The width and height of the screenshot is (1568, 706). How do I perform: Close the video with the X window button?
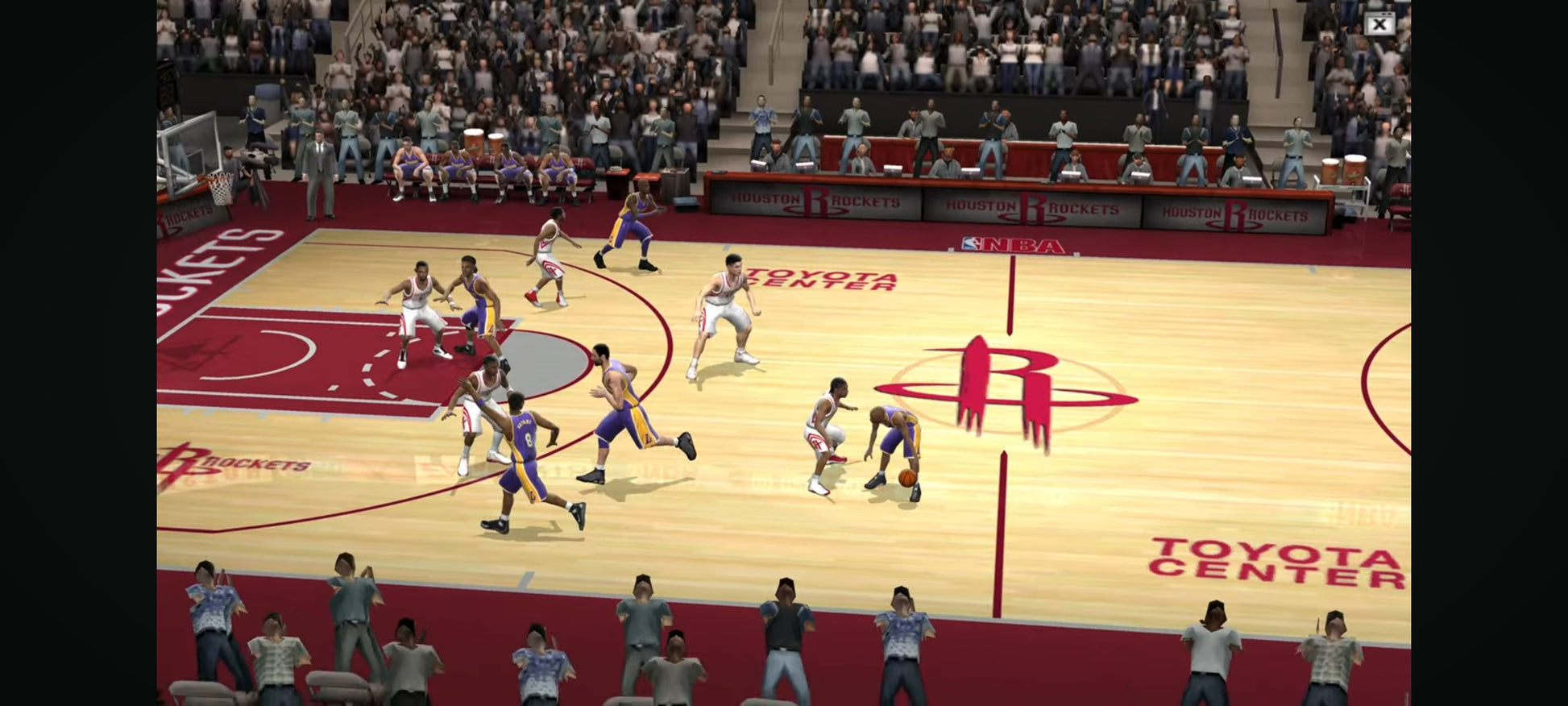1379,24
